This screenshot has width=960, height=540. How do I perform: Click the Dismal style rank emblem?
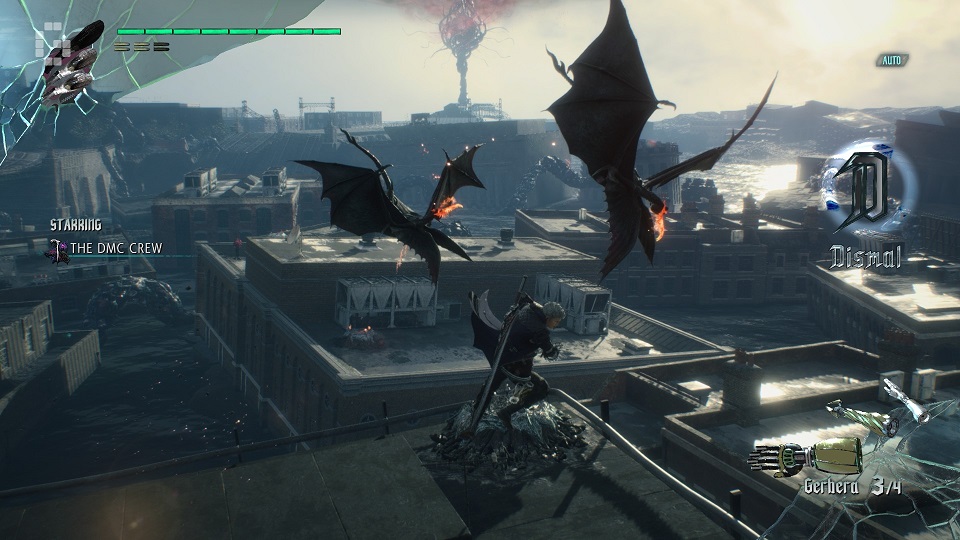tap(862, 193)
